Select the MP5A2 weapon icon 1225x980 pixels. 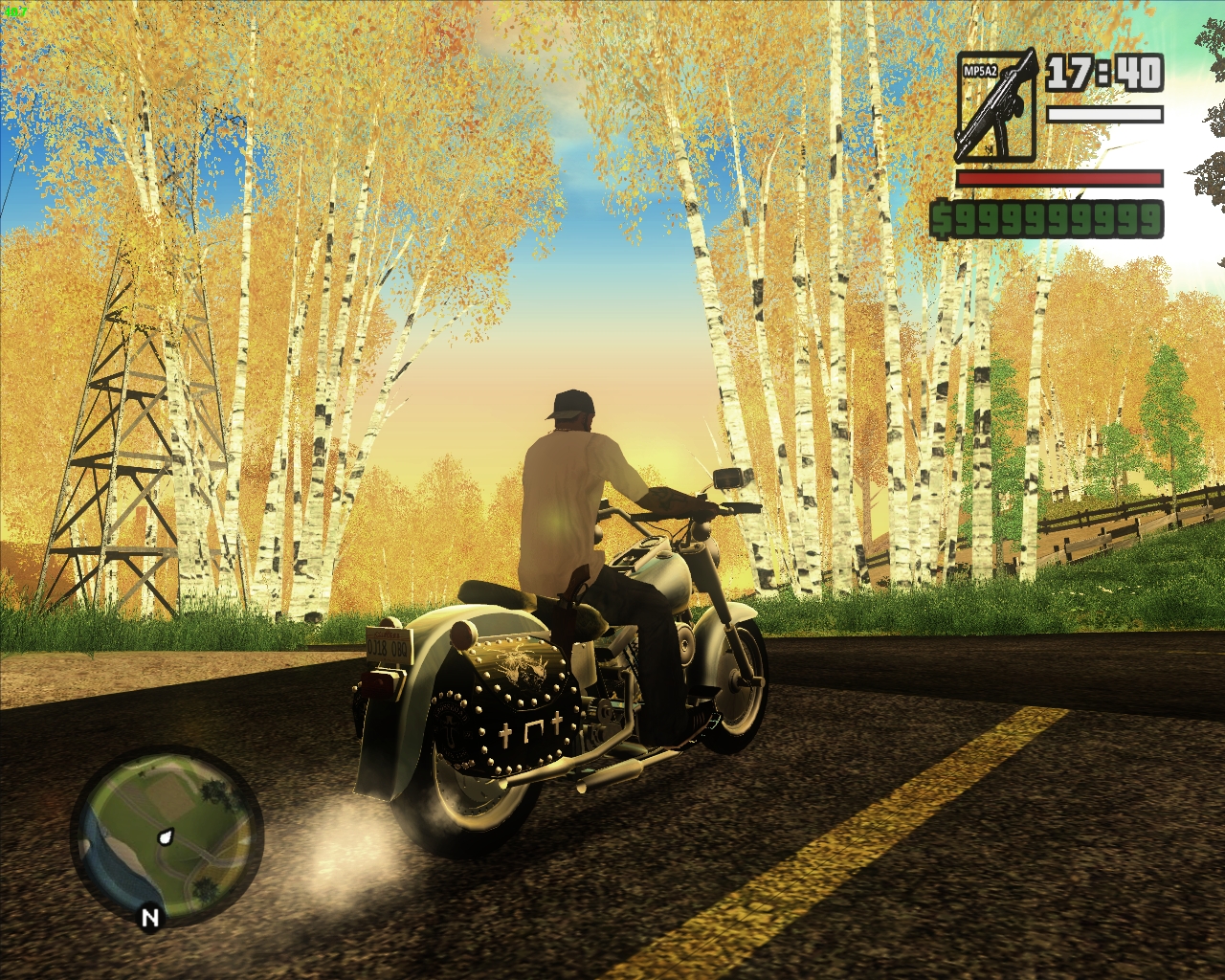coord(997,105)
